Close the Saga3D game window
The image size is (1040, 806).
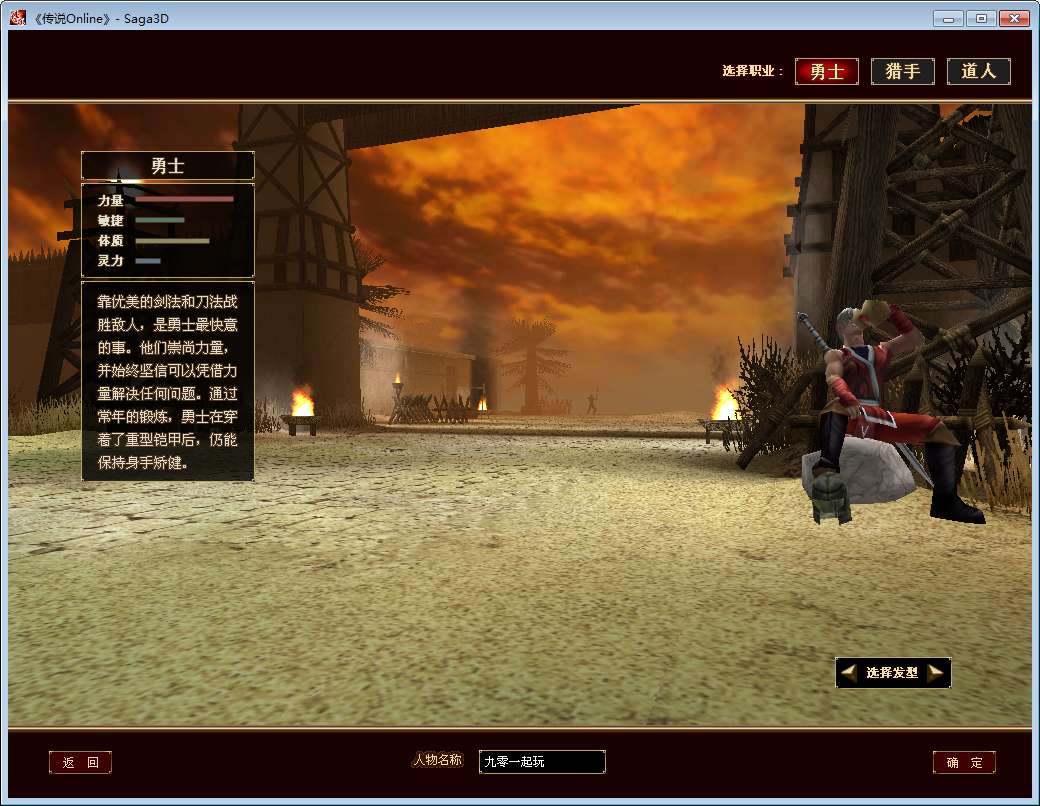click(1013, 18)
